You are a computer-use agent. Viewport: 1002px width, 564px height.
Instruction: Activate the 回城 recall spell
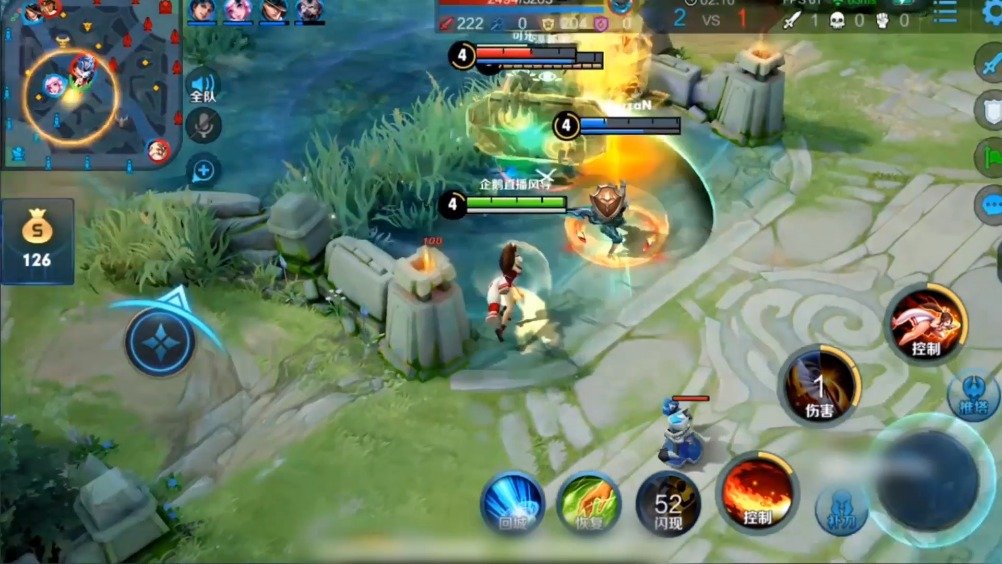512,502
